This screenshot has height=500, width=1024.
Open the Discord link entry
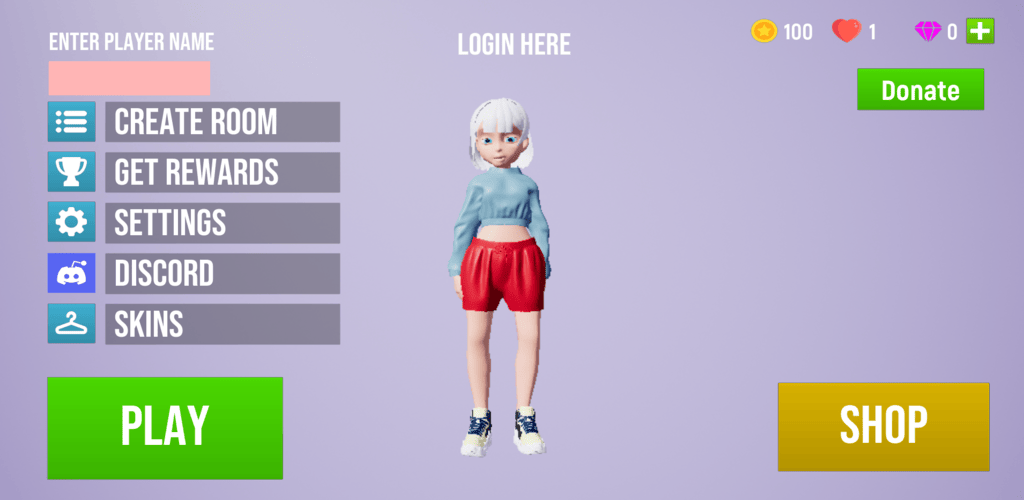pyautogui.click(x=222, y=273)
